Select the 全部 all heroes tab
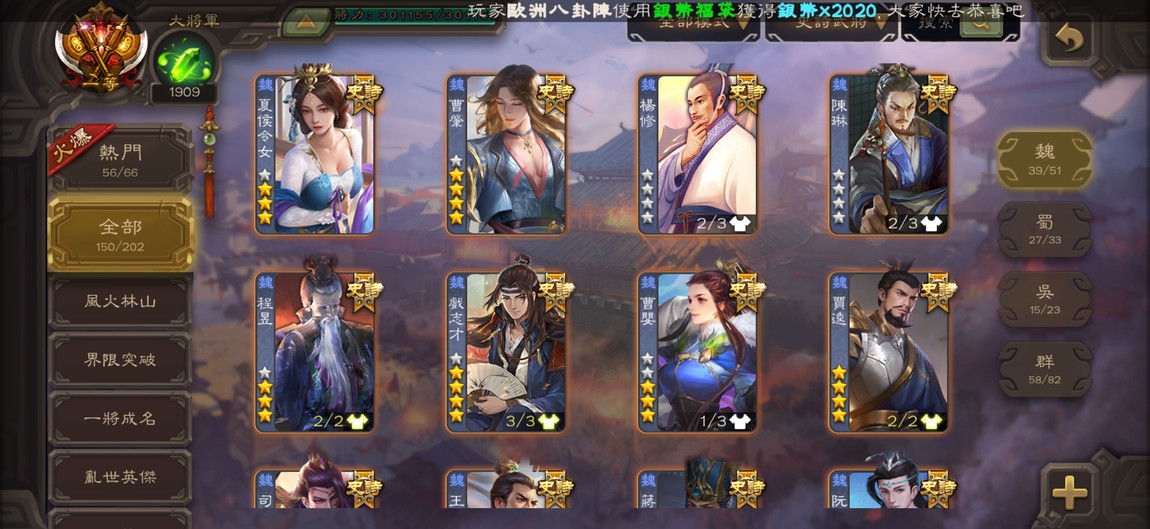 tap(120, 233)
